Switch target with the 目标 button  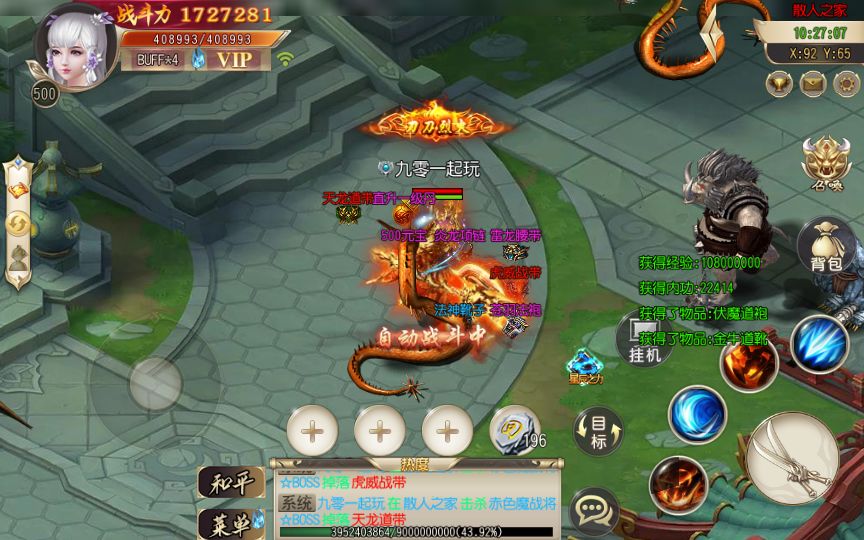(x=598, y=431)
